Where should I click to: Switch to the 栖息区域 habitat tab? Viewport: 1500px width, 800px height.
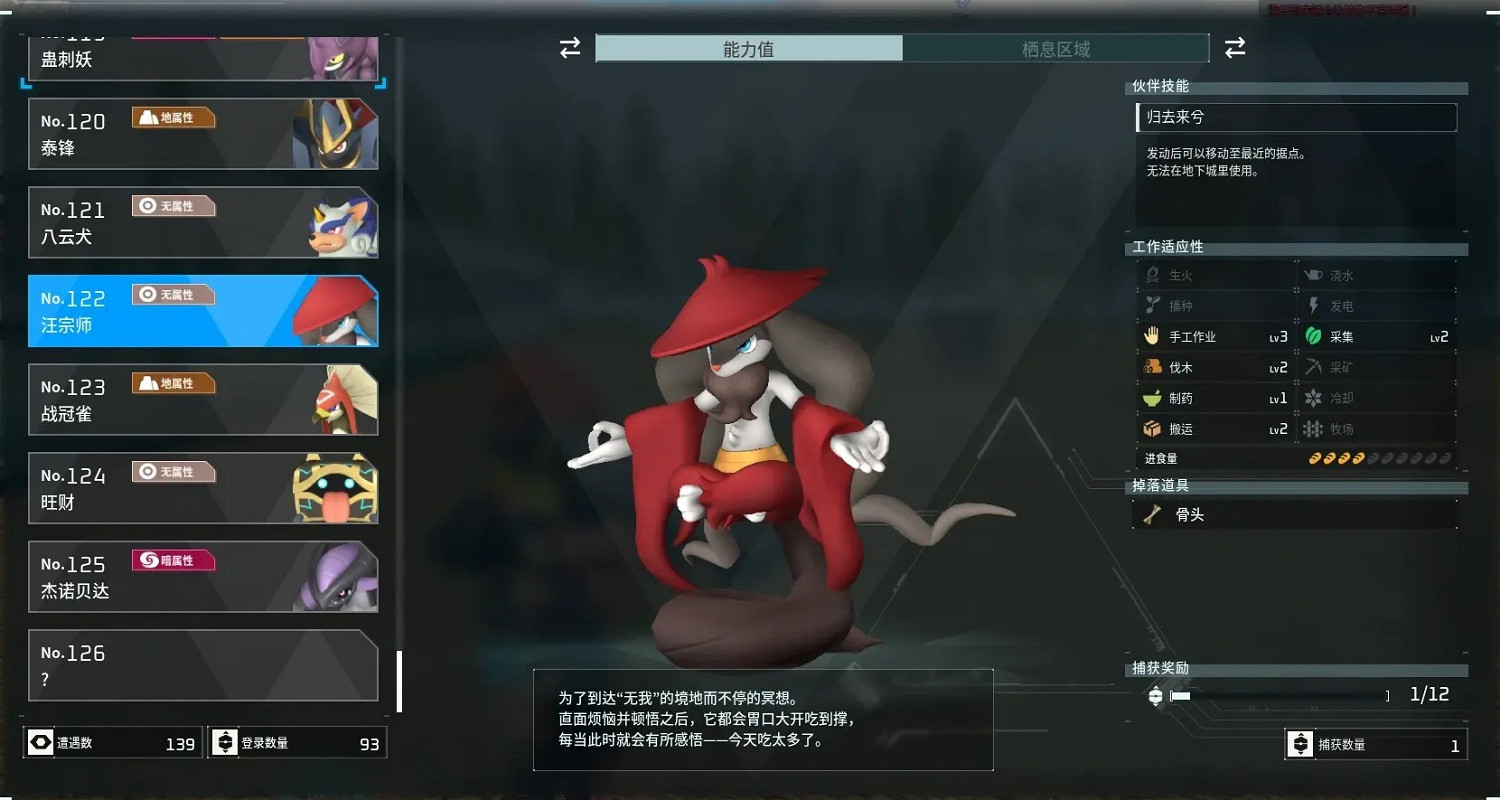pyautogui.click(x=1056, y=47)
